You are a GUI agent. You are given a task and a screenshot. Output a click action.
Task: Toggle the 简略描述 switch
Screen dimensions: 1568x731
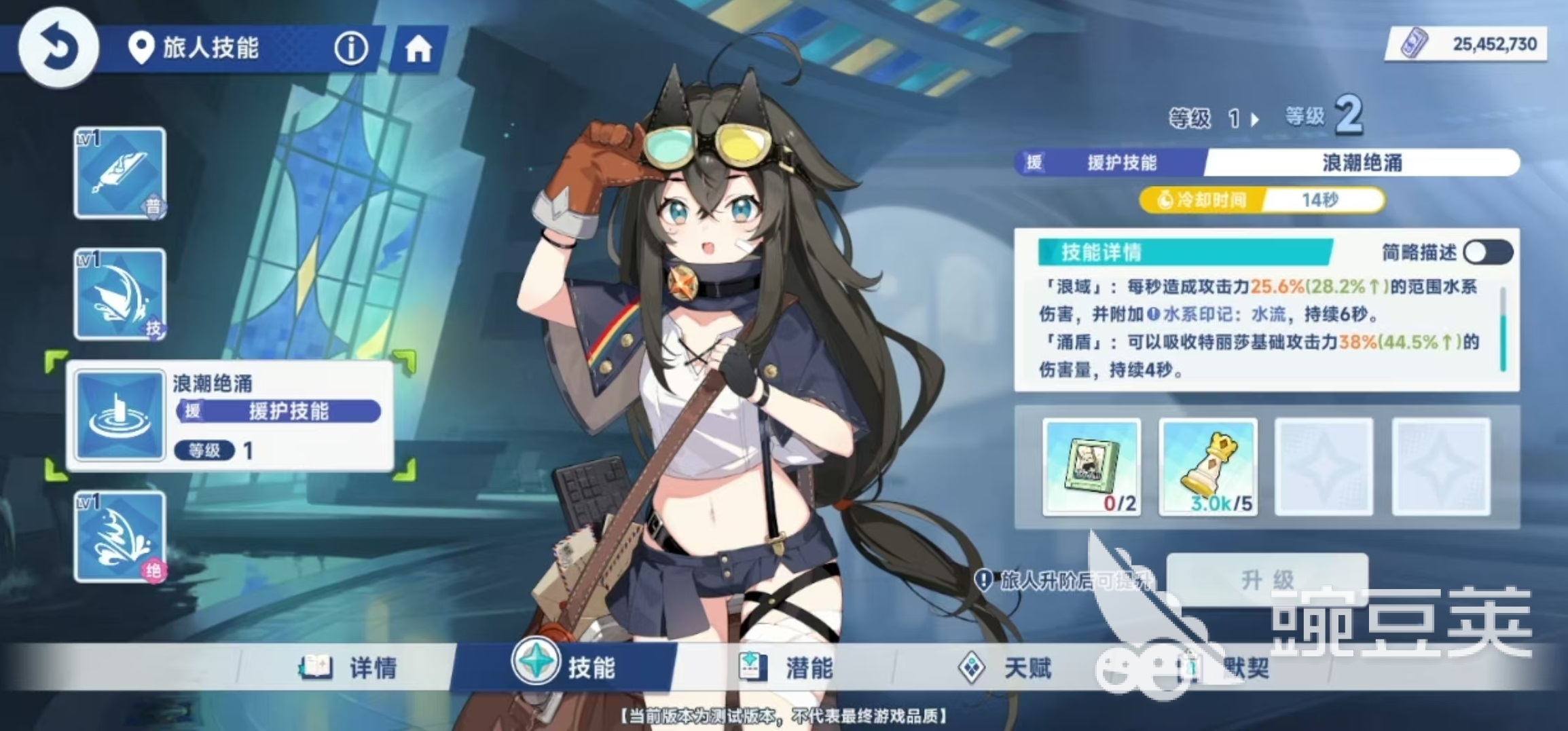click(1487, 252)
